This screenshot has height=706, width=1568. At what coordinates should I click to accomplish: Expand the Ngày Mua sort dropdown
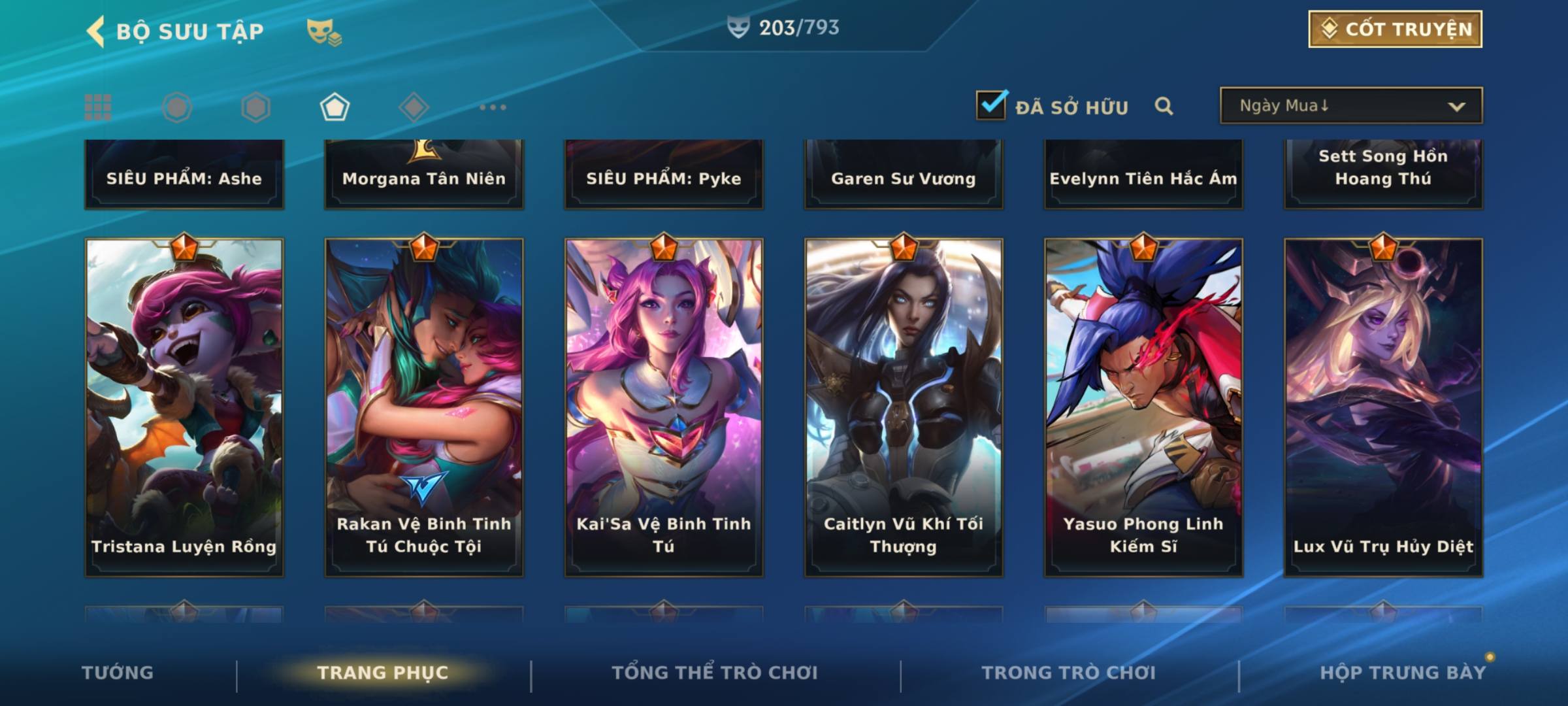tap(1350, 106)
